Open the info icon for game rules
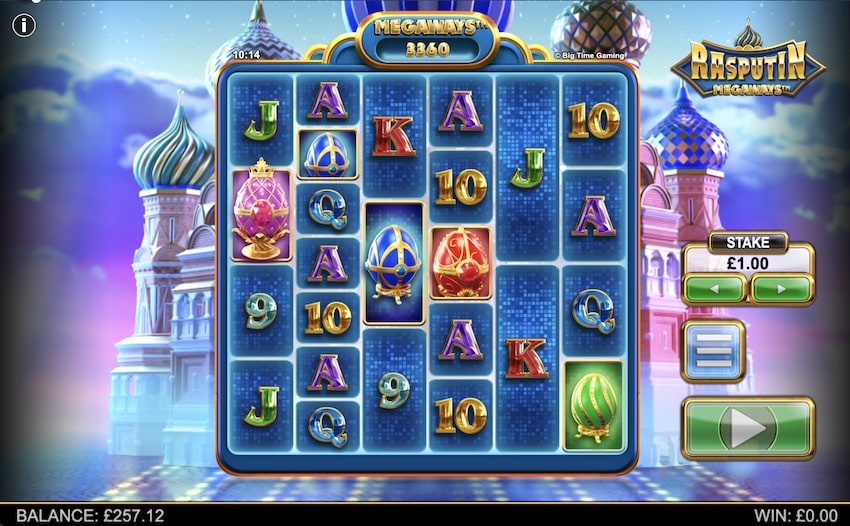Screen dimensions: 850x526 [24, 24]
